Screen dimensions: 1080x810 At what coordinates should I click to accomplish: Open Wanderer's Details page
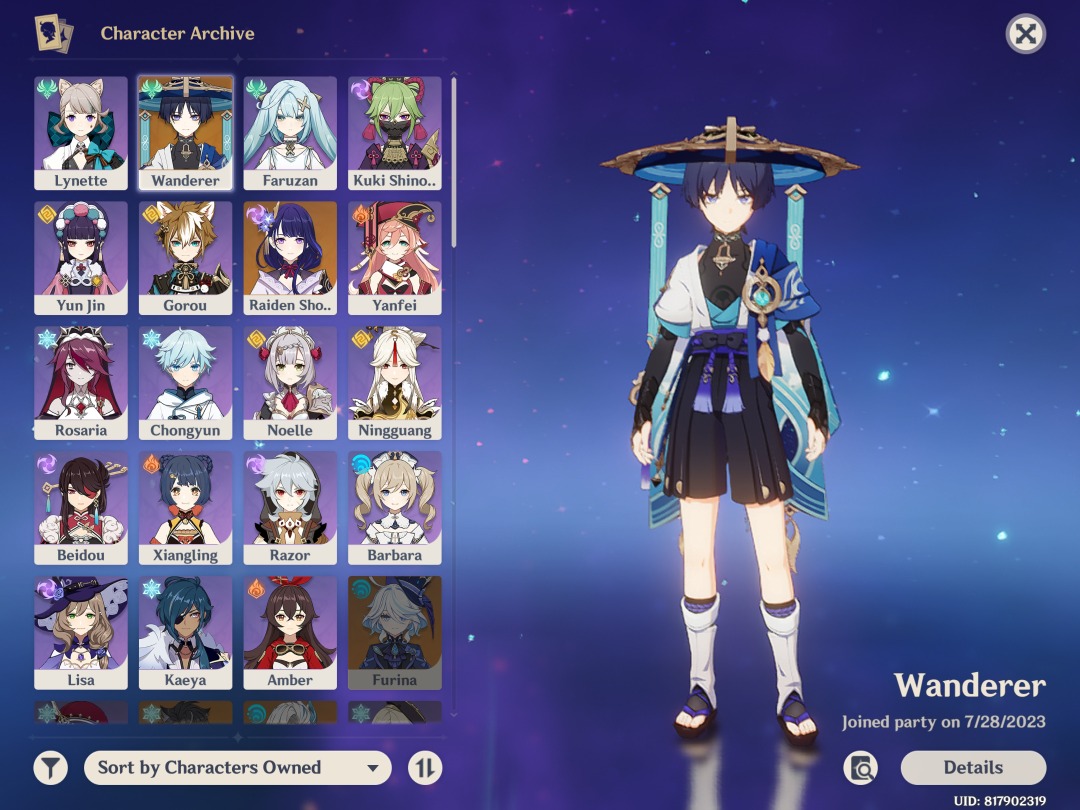click(973, 768)
